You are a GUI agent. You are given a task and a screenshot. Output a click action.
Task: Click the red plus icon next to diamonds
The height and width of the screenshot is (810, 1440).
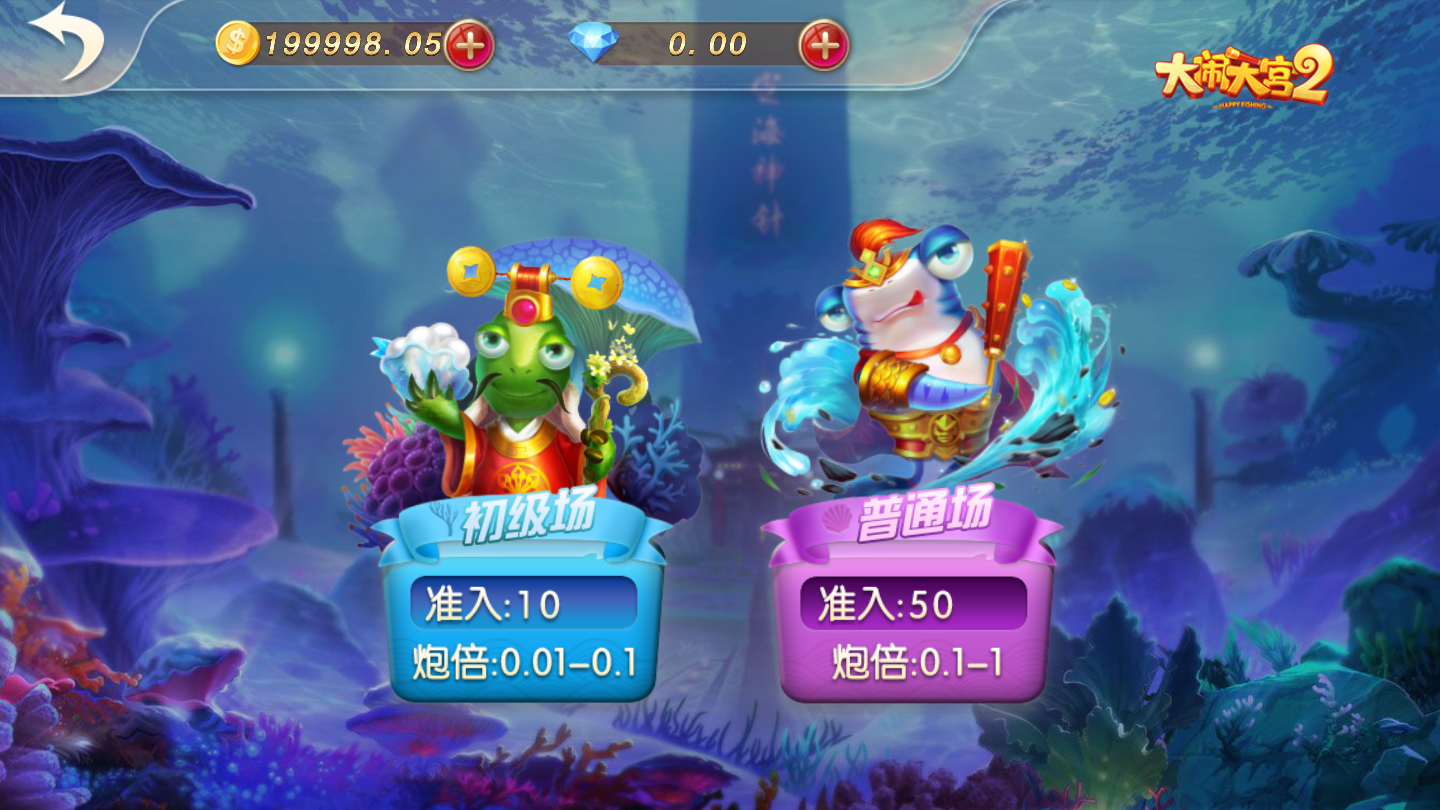(x=823, y=42)
